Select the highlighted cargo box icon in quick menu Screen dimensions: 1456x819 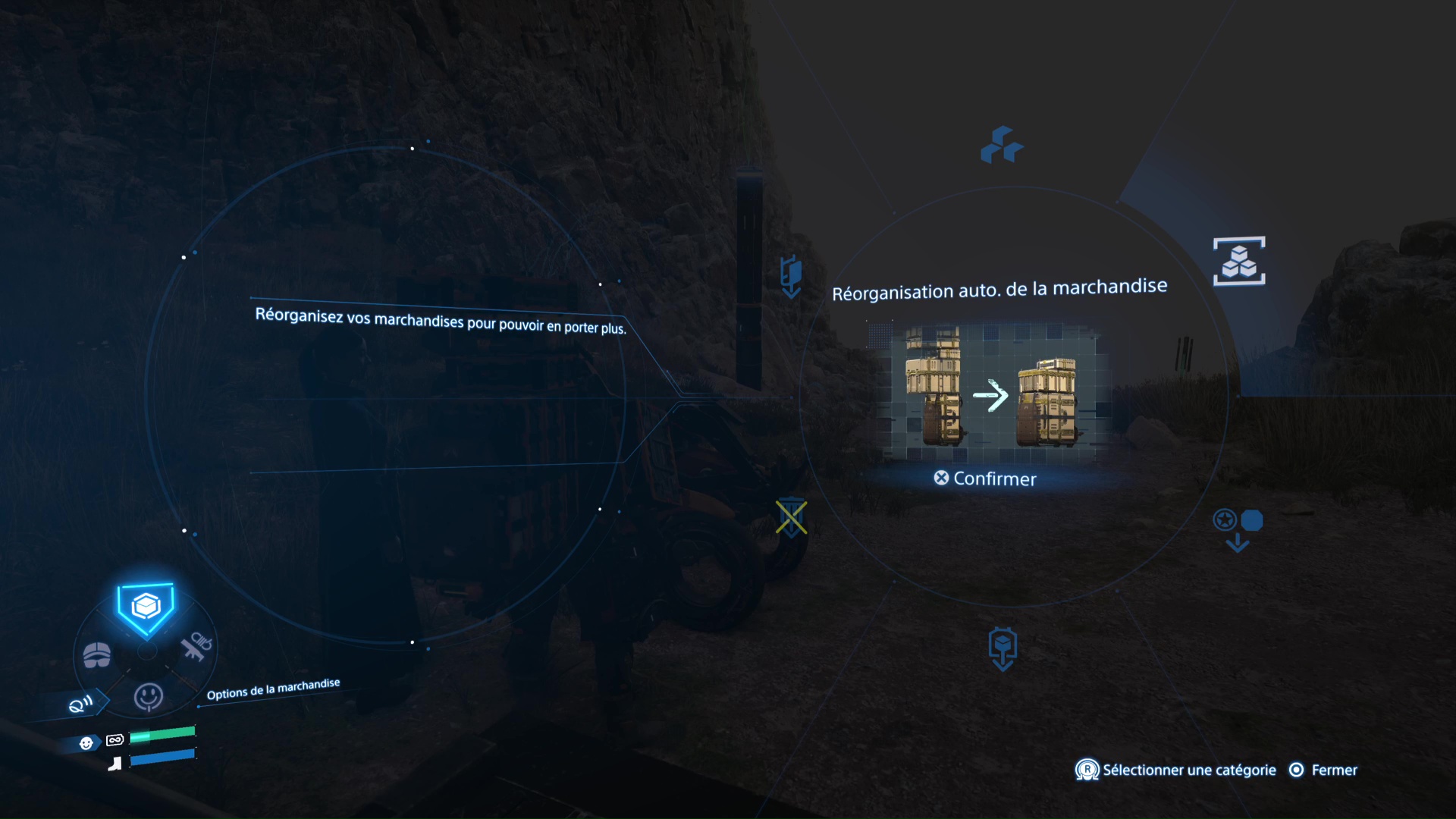pos(146,605)
